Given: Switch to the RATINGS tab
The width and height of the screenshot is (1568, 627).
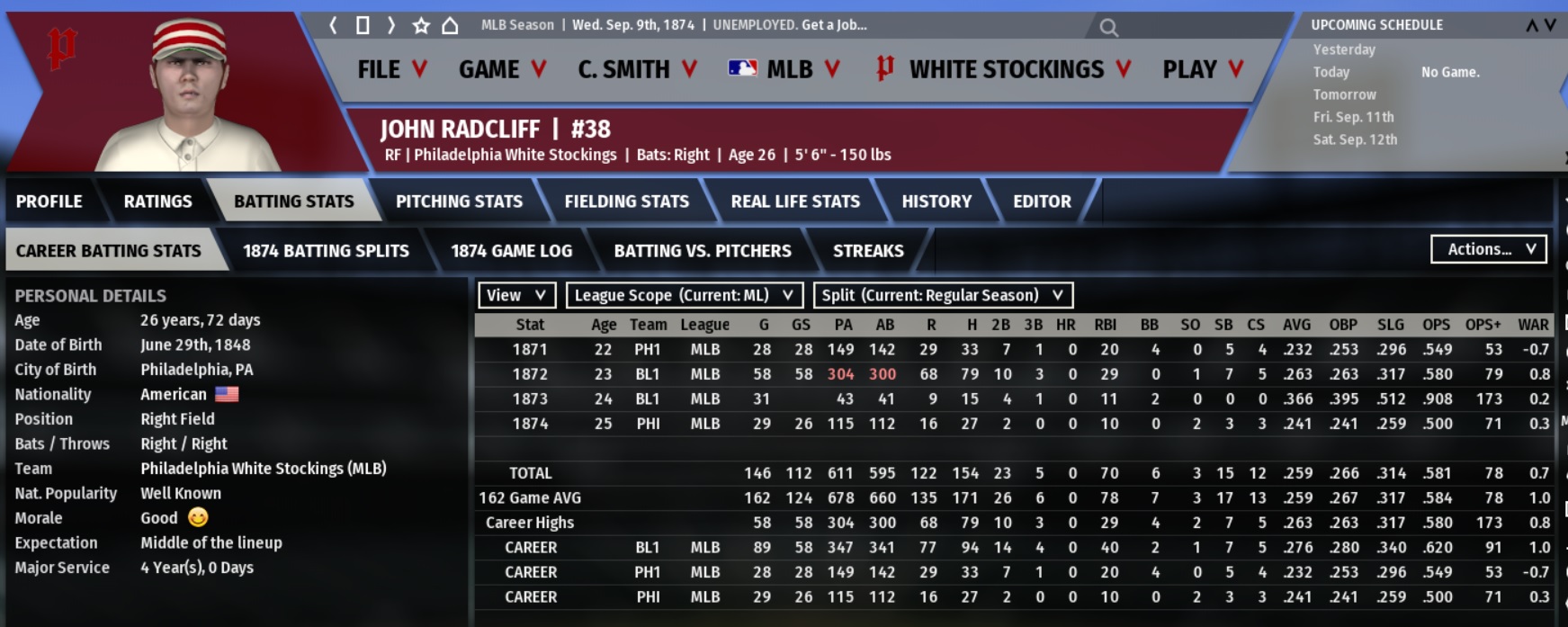Looking at the screenshot, I should point(157,202).
